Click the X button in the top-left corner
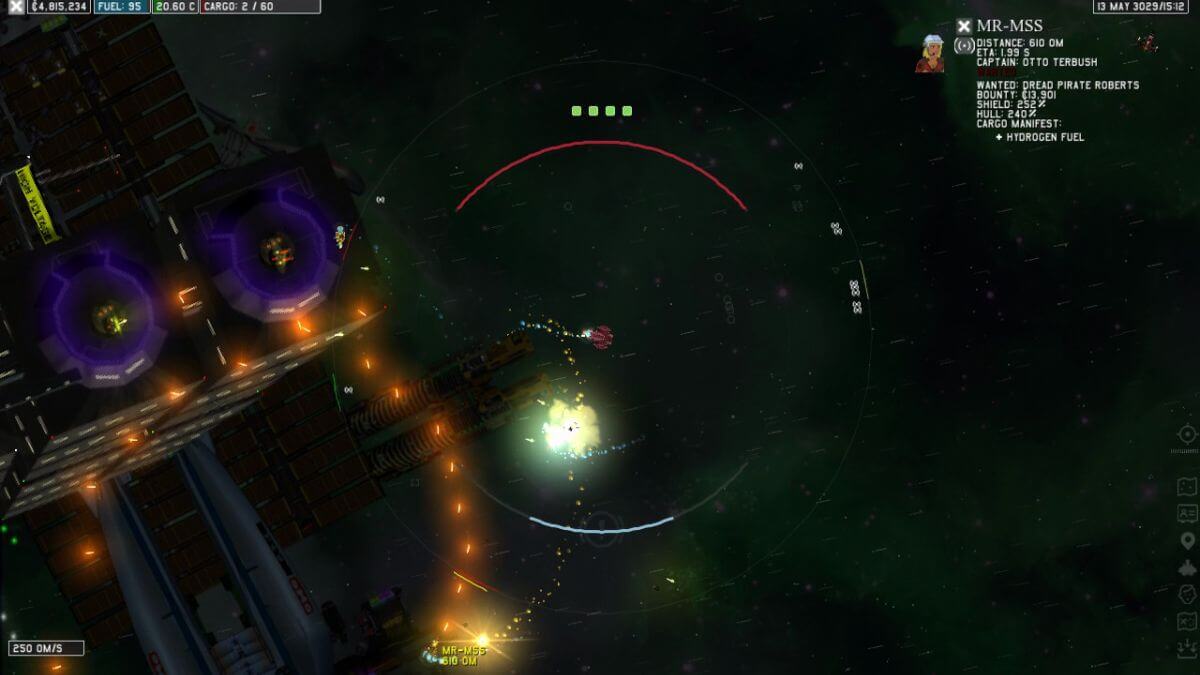The image size is (1200, 675). click(x=17, y=6)
